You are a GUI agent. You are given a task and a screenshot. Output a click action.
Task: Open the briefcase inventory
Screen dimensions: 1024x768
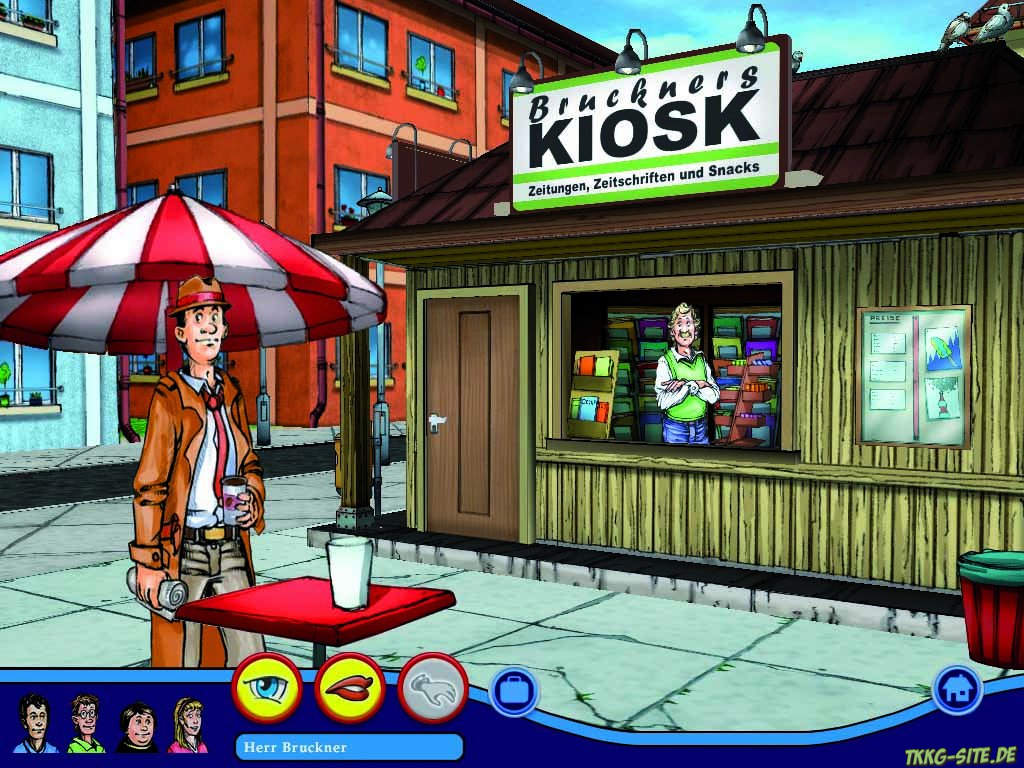pyautogui.click(x=514, y=691)
